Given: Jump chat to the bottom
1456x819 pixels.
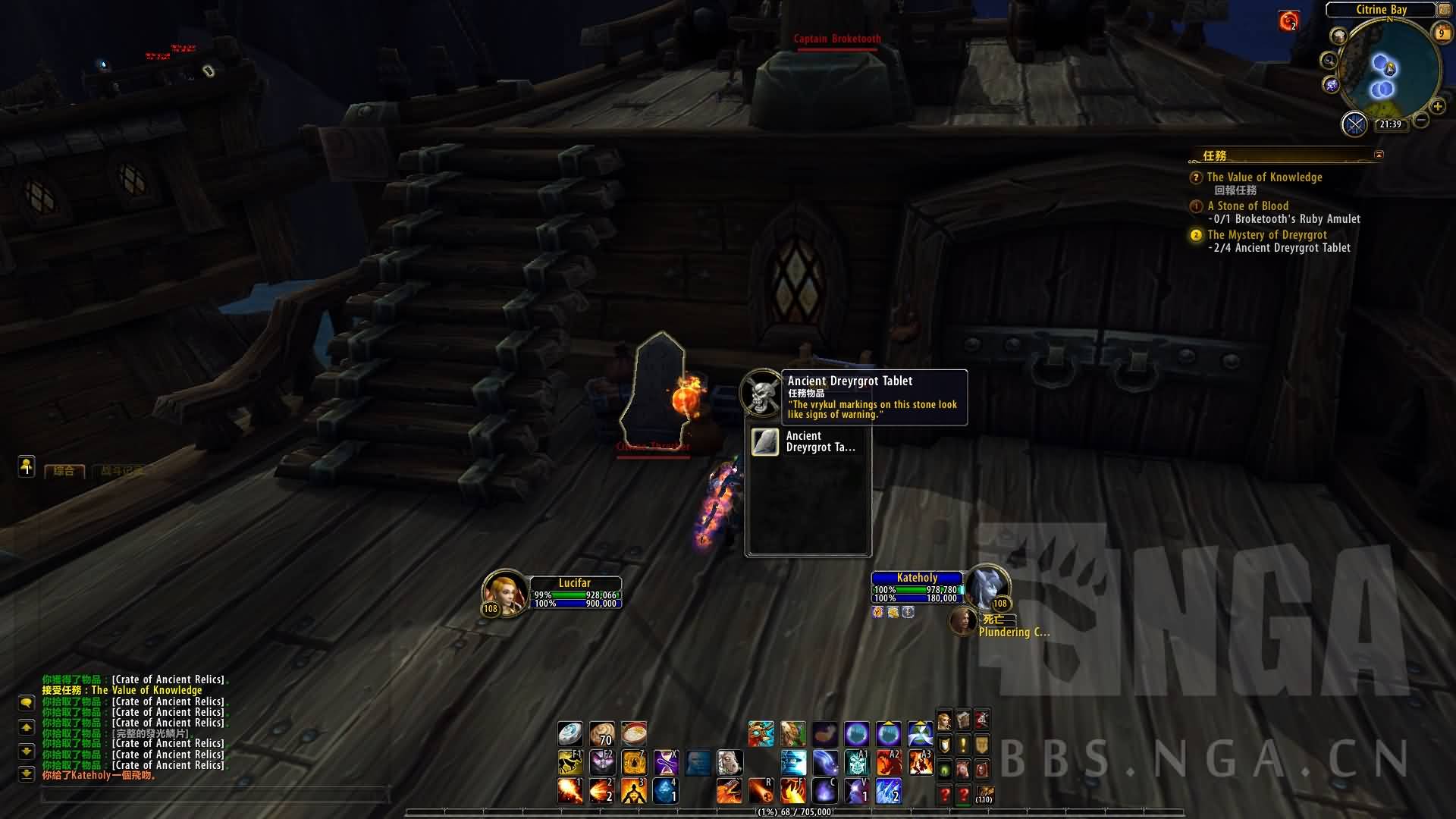Looking at the screenshot, I should pyautogui.click(x=27, y=774).
